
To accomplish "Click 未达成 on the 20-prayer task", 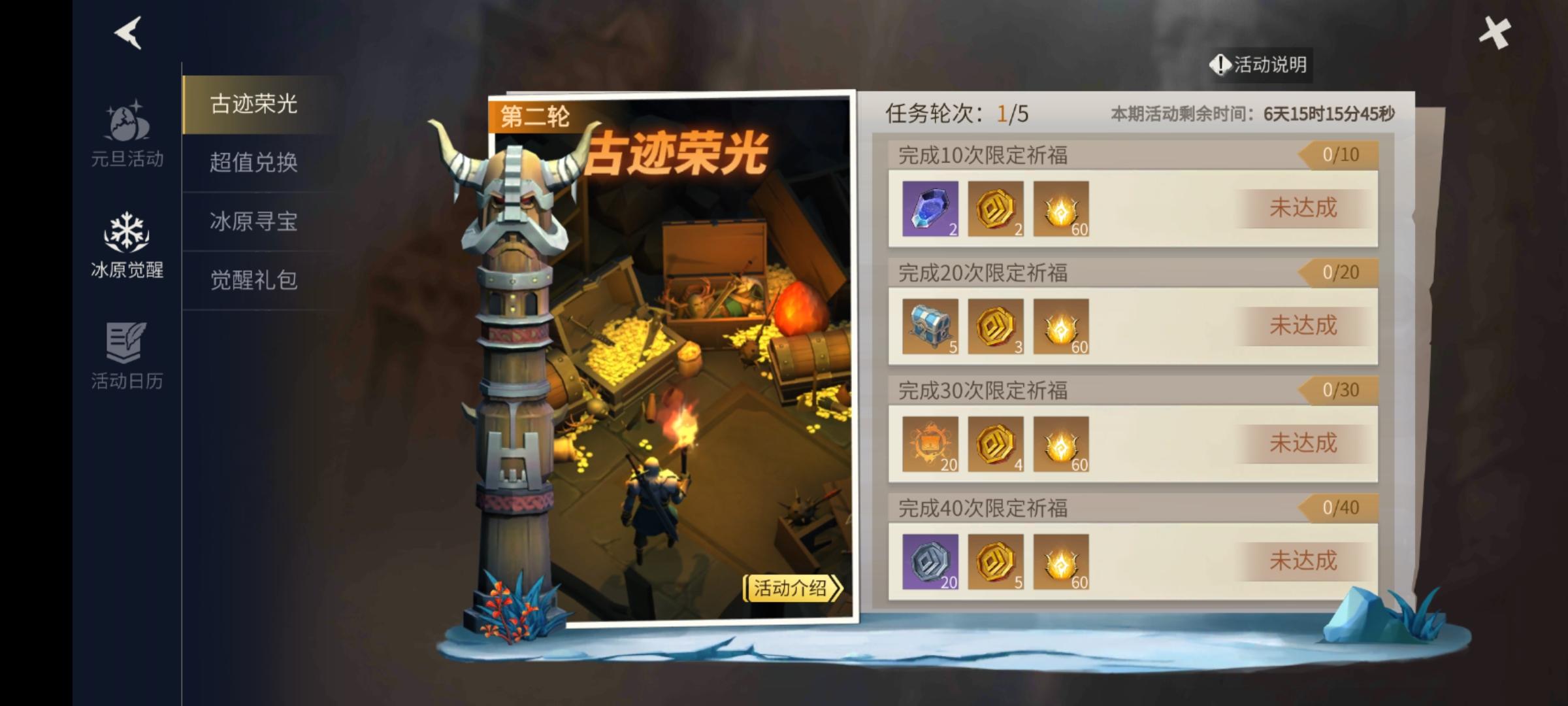I will 1303,325.
